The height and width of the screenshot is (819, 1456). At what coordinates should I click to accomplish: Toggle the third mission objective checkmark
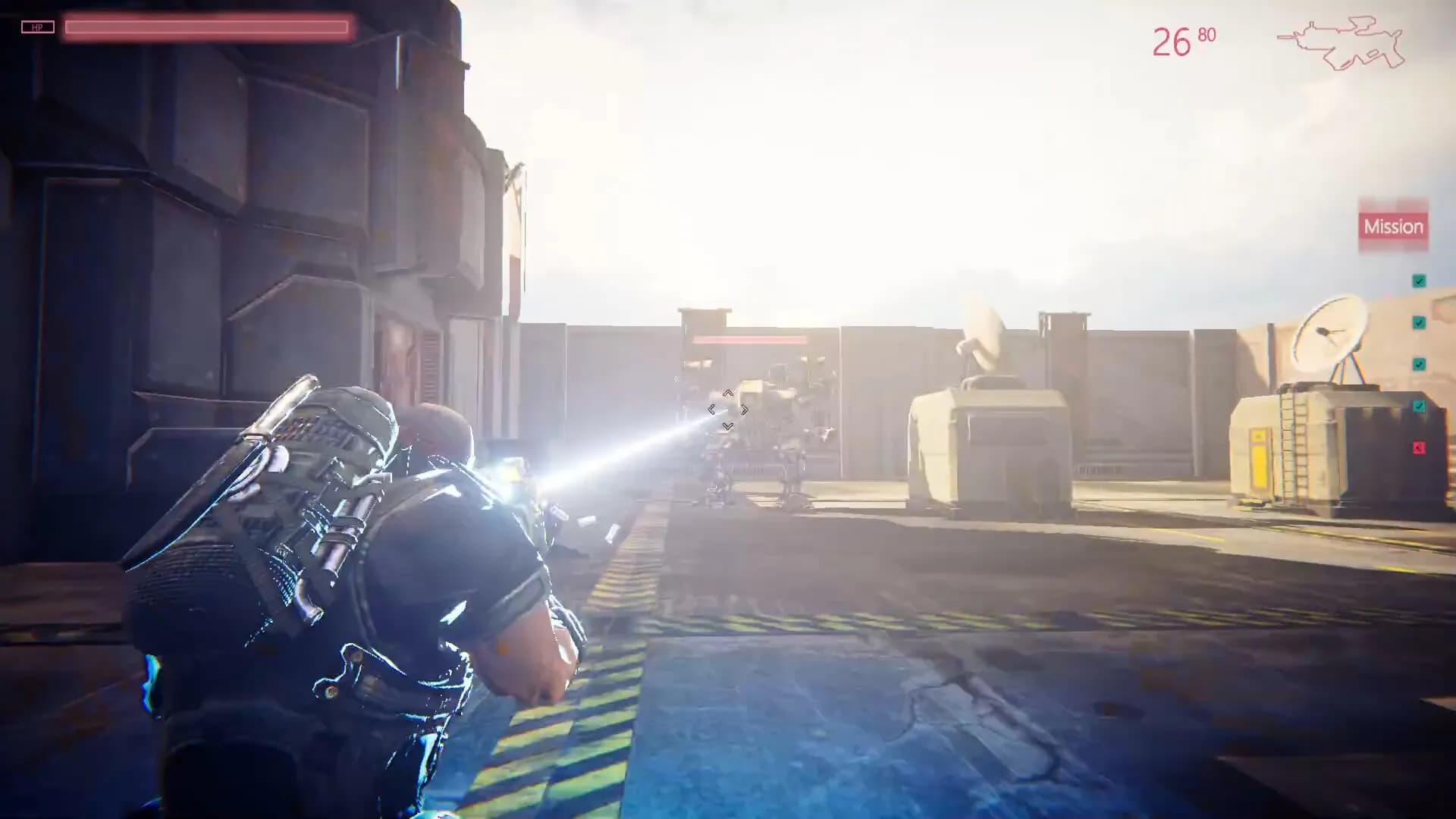point(1418,363)
